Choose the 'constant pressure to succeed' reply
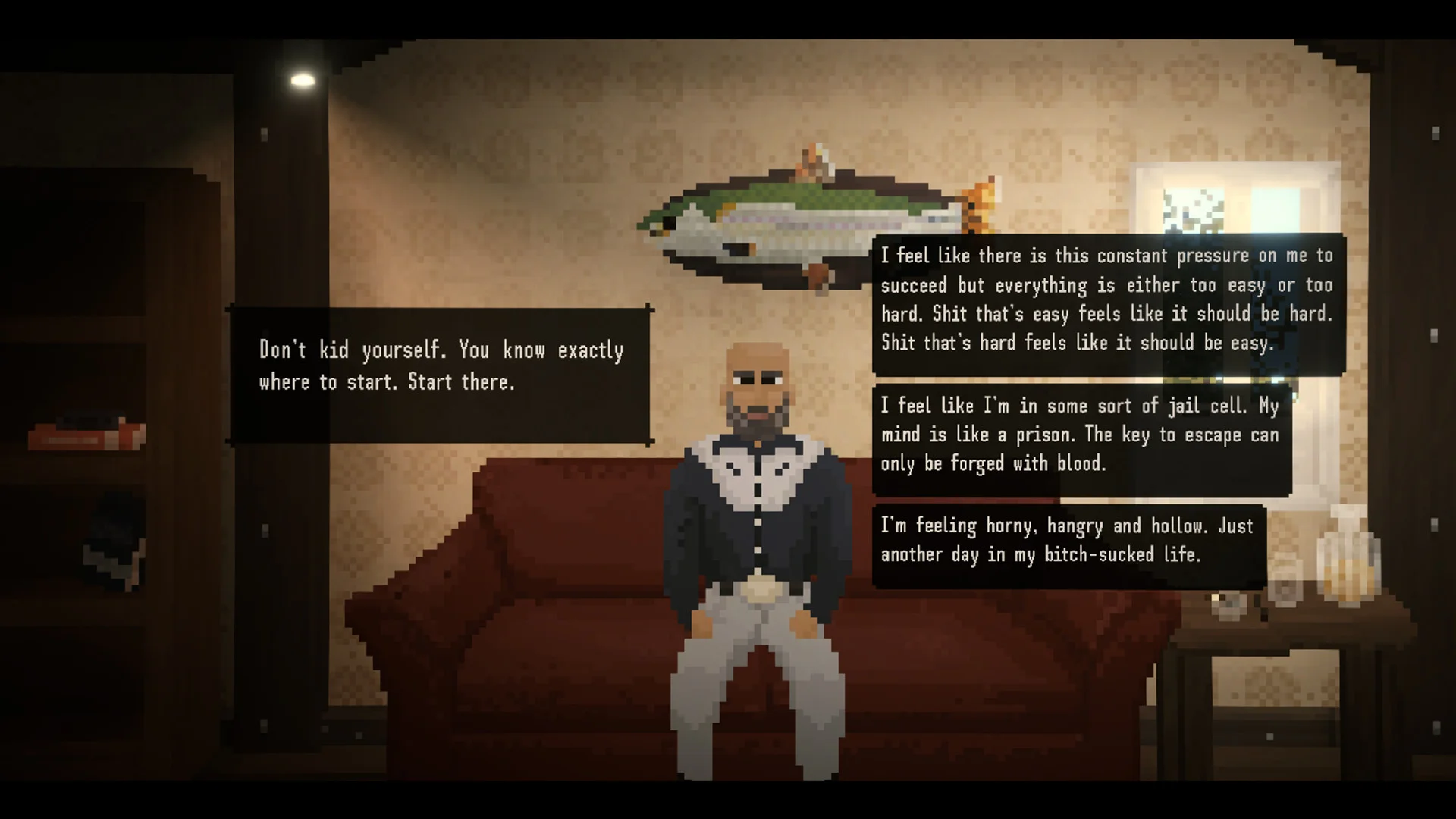Viewport: 1456px width, 819px height. [1107, 300]
